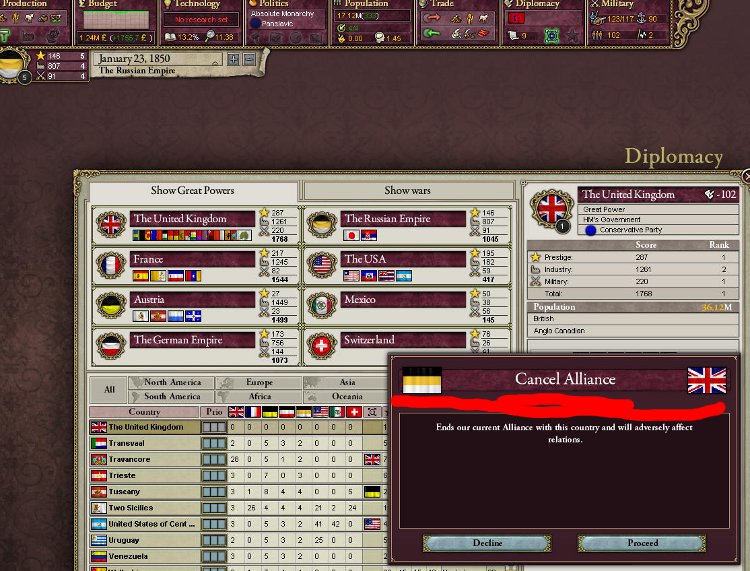
Task: Open the Show wars tab
Action: click(408, 190)
